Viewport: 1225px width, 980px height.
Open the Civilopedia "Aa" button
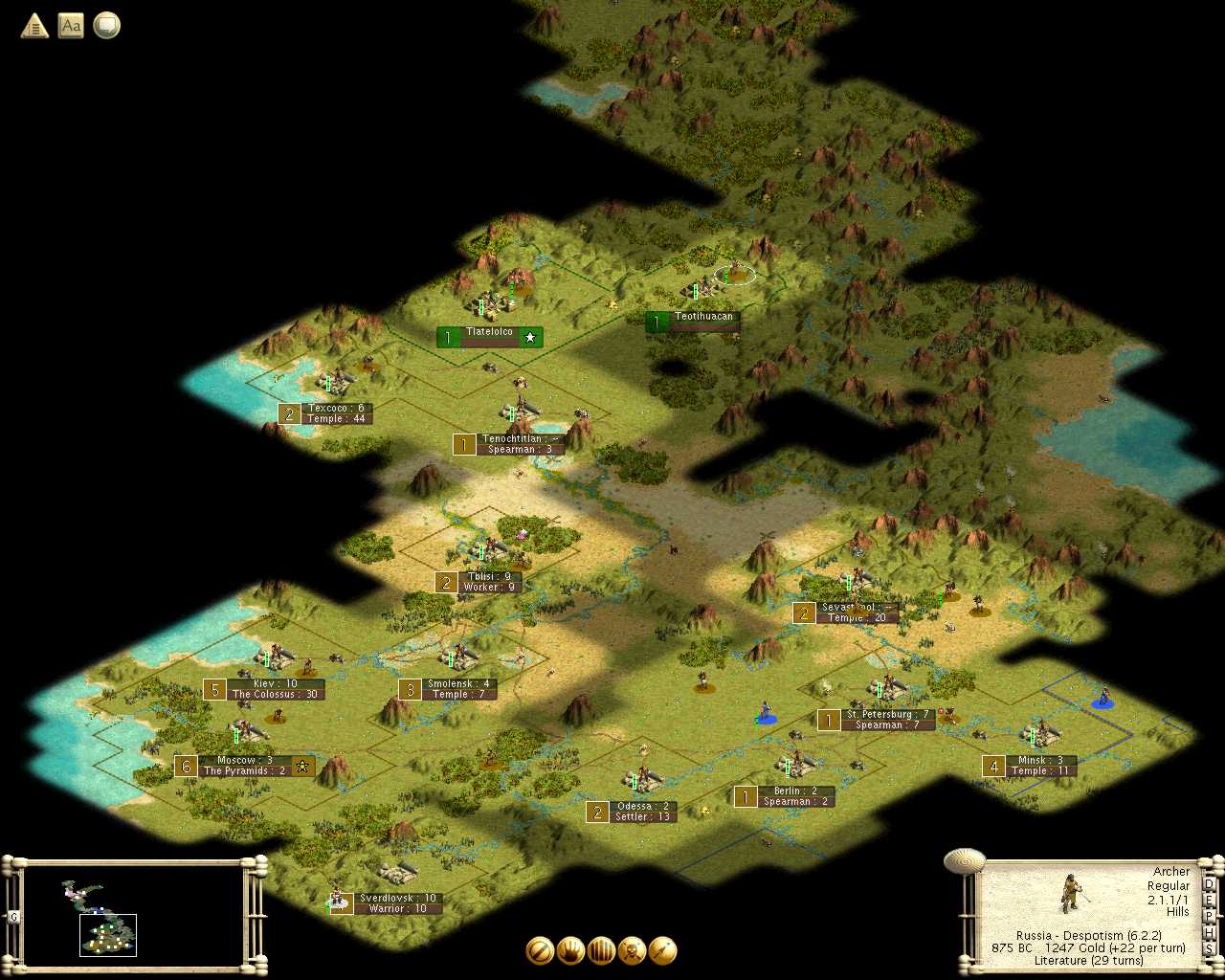pyautogui.click(x=71, y=26)
